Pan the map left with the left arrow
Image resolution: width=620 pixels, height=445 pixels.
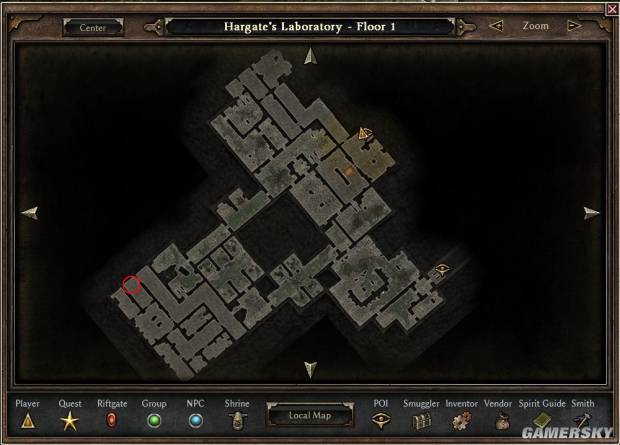29,212
